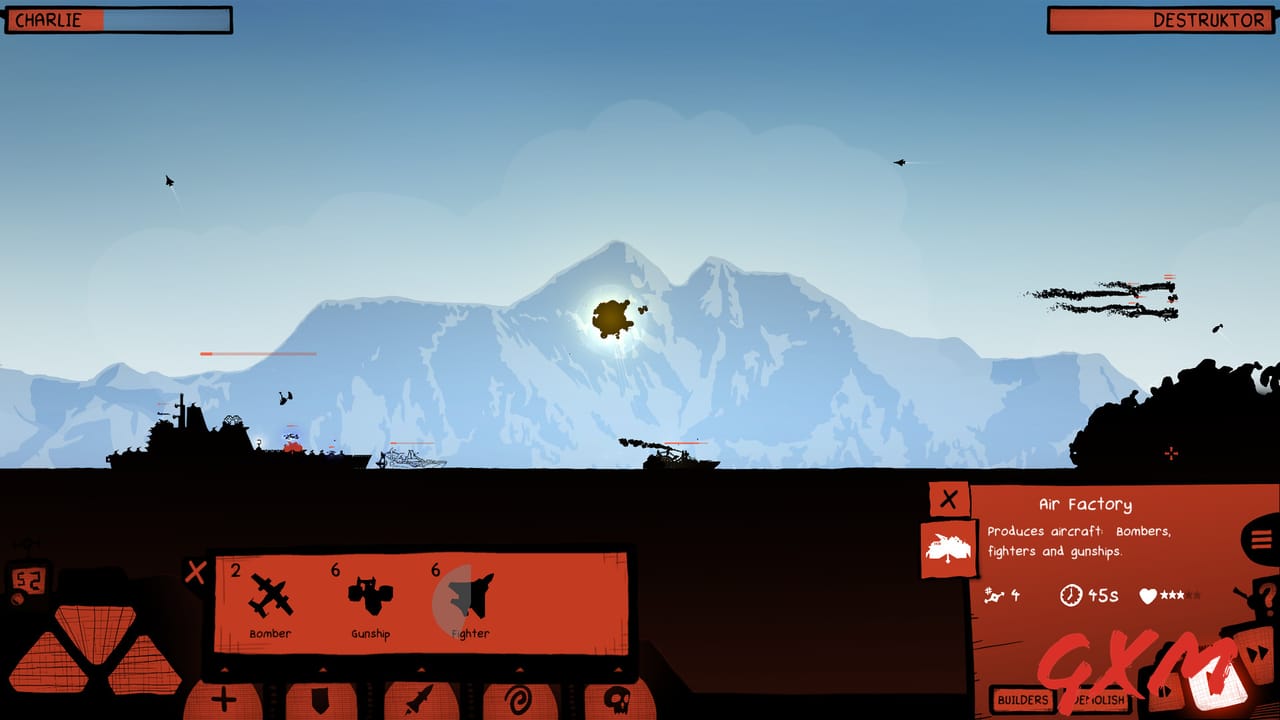The image size is (1280, 720).
Task: Click Charlie's health bar
Action: click(118, 18)
